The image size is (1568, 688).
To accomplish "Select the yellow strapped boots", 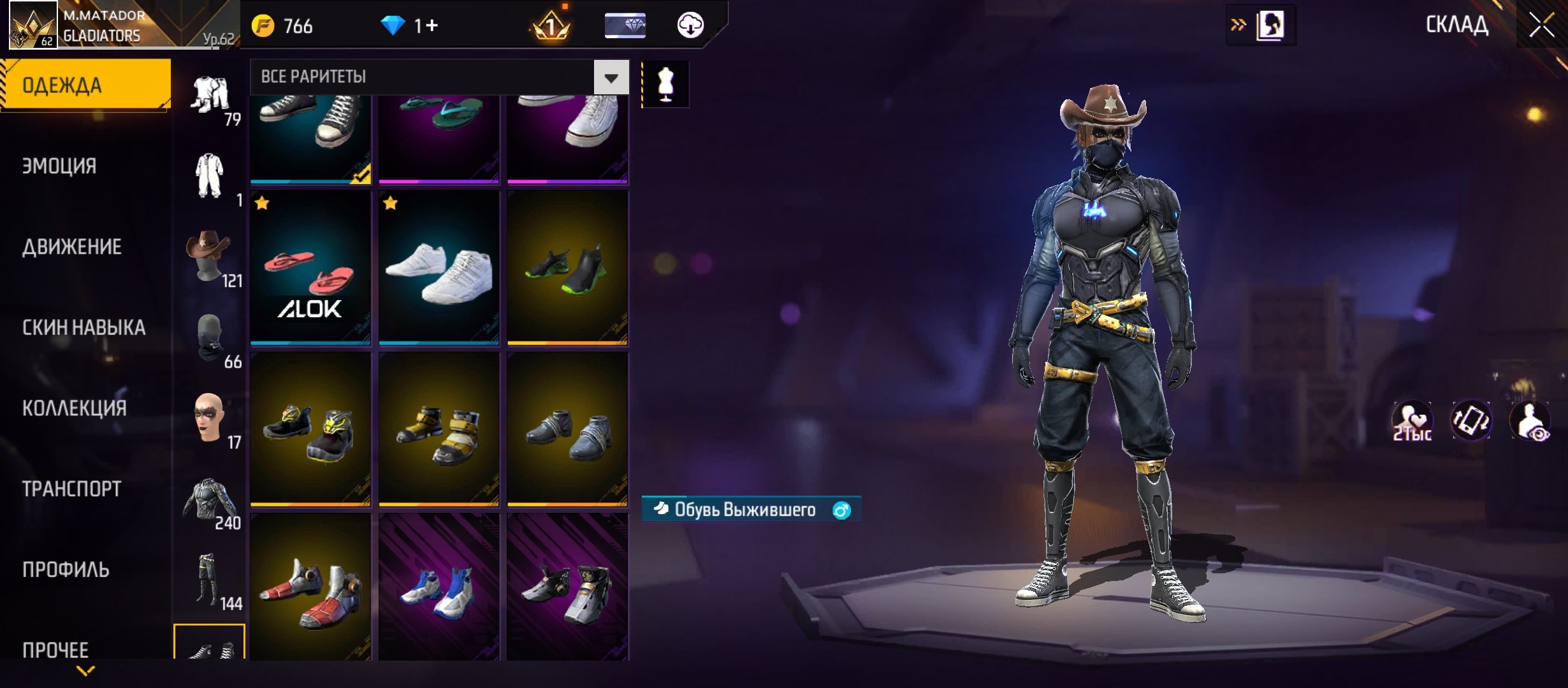I will pos(439,429).
